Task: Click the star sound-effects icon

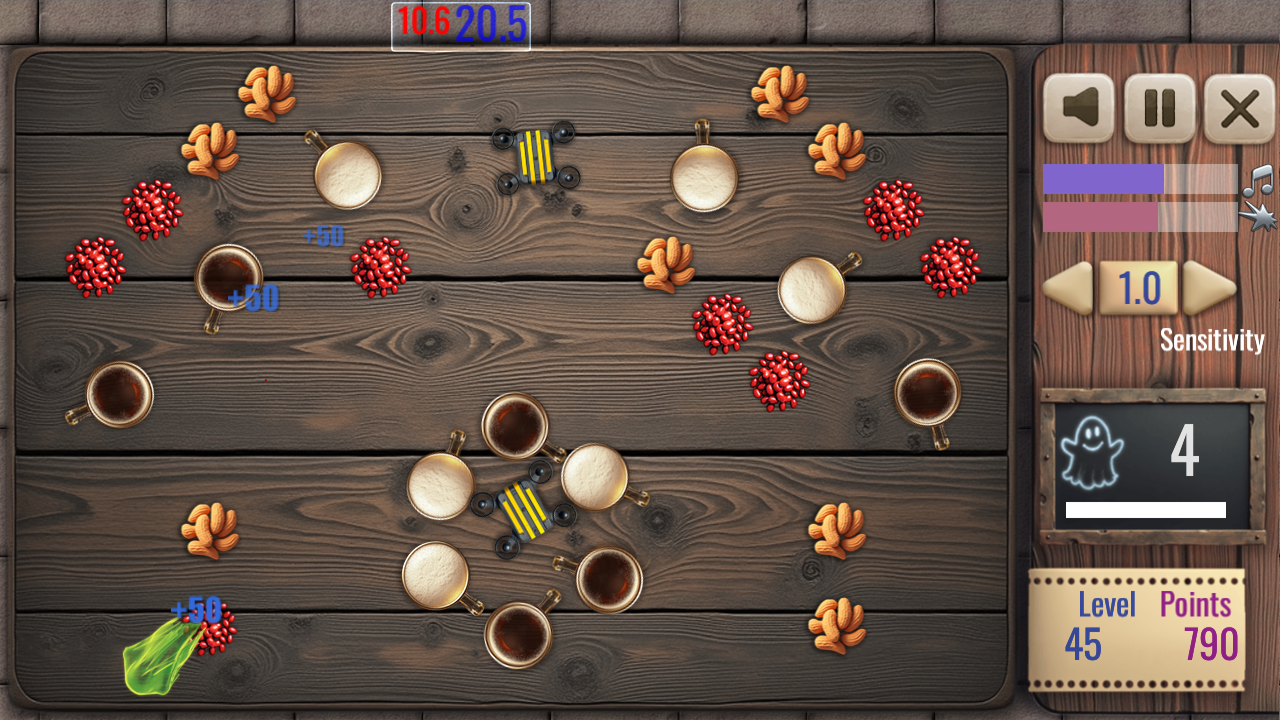Action: 1258,215
